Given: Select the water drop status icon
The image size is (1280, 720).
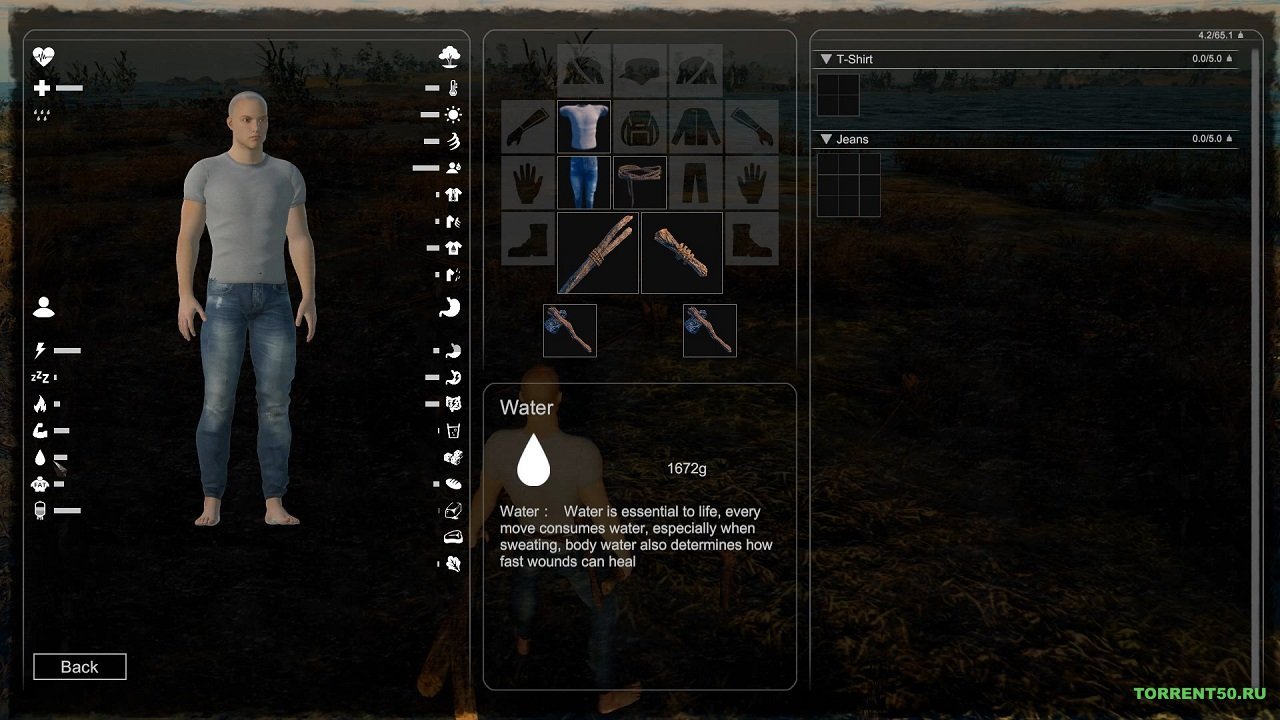Looking at the screenshot, I should [x=40, y=458].
